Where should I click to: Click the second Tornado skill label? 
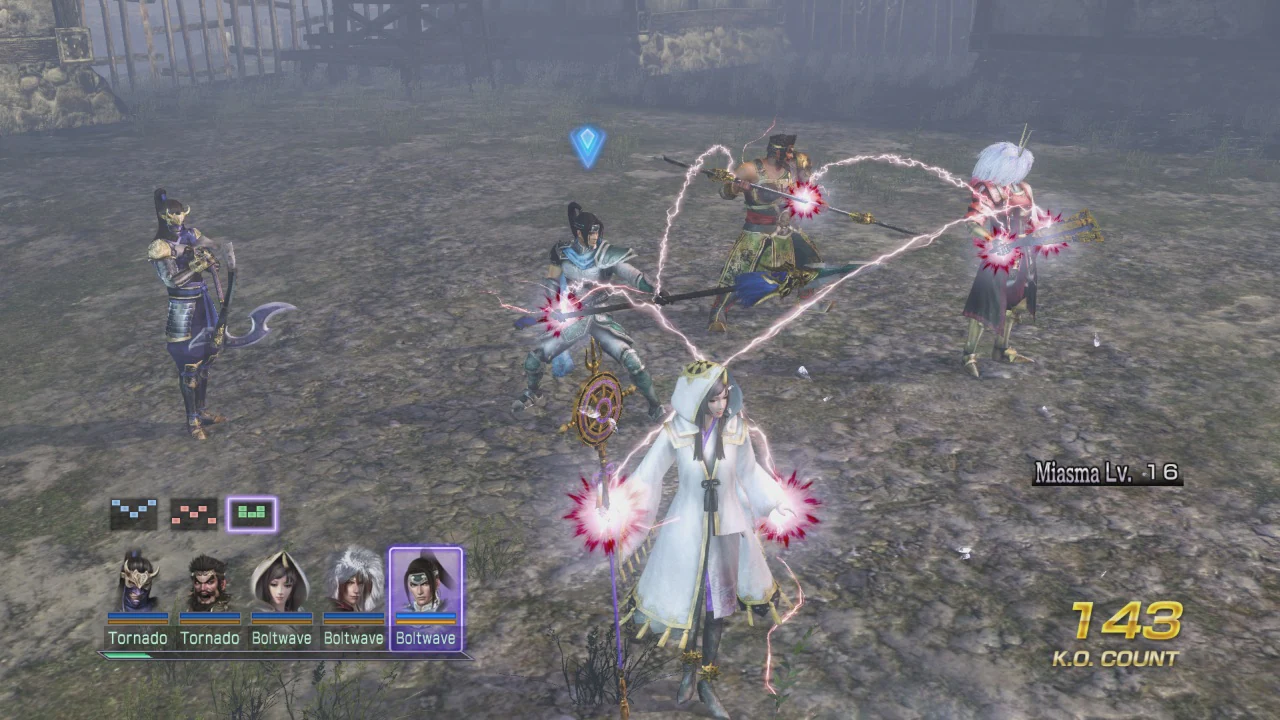point(210,638)
